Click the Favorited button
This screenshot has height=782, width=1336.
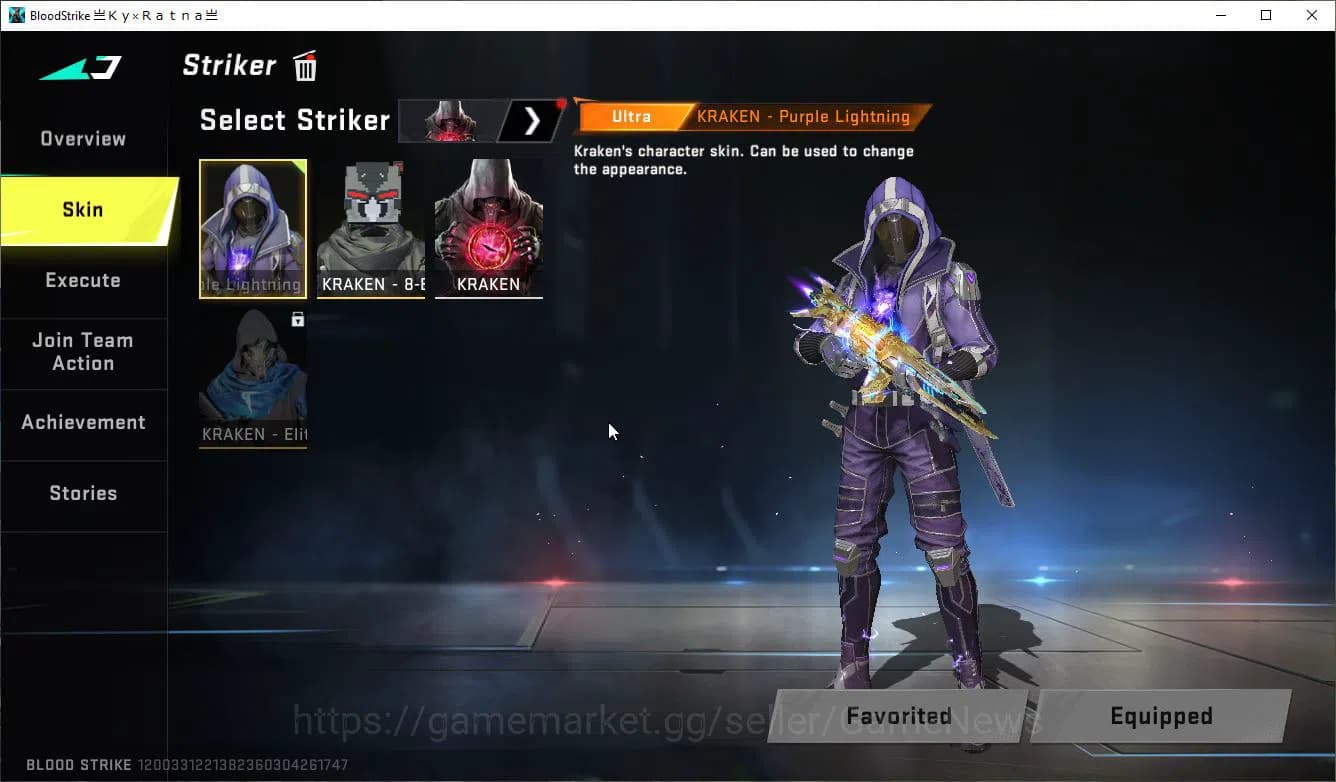point(897,716)
